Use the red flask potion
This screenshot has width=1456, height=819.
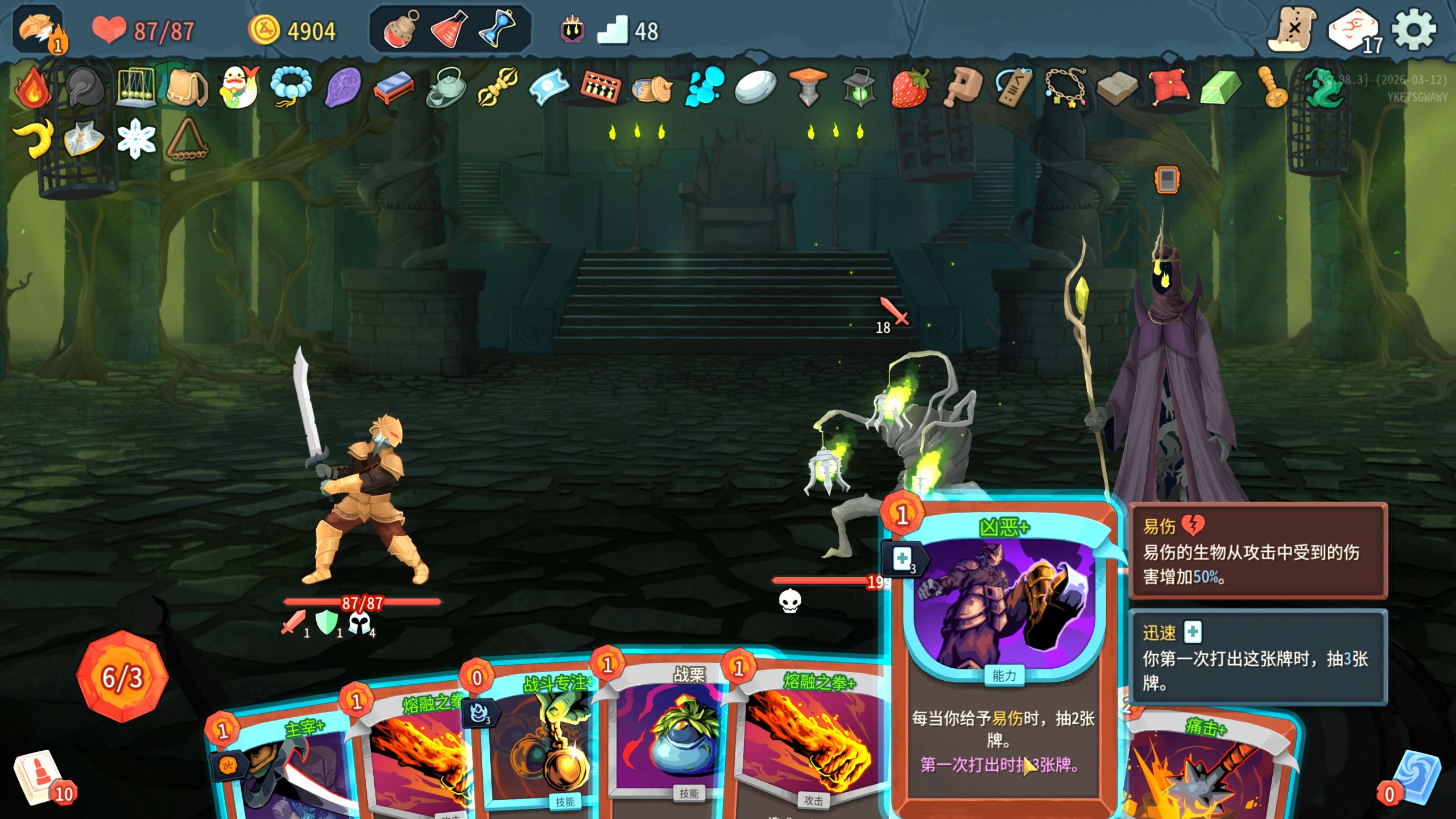[449, 28]
